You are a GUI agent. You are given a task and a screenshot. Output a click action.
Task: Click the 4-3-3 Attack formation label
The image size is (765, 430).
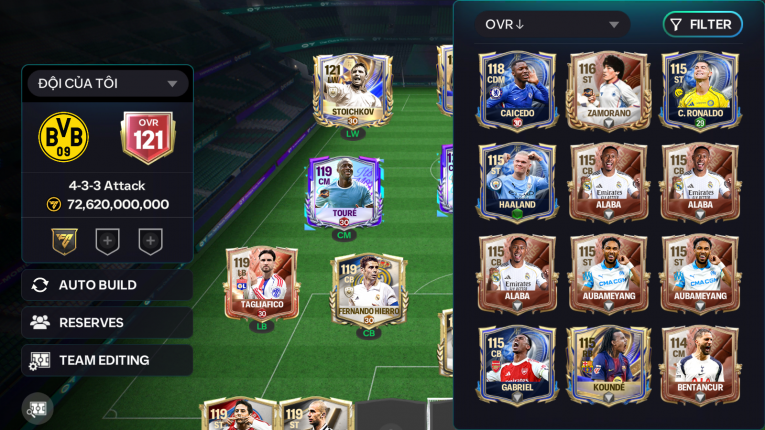[x=107, y=186]
